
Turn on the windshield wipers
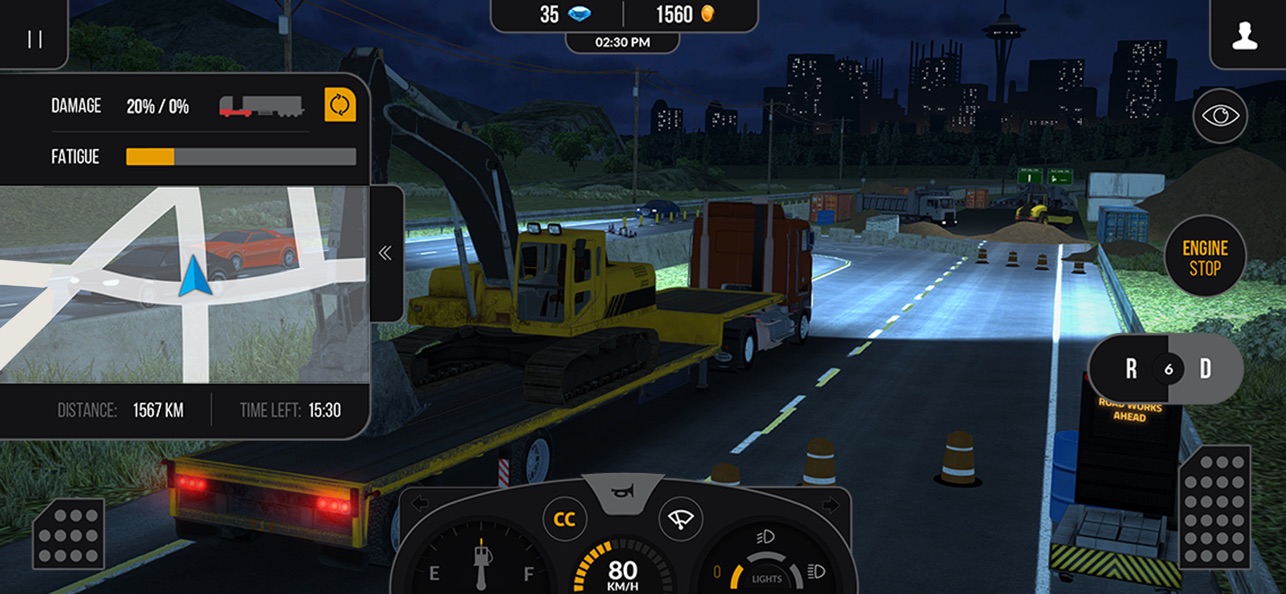pos(680,520)
